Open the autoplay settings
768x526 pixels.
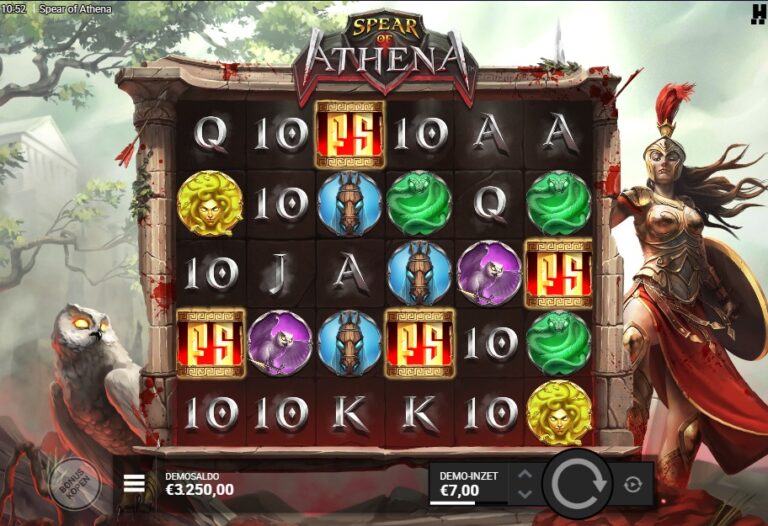(631, 485)
